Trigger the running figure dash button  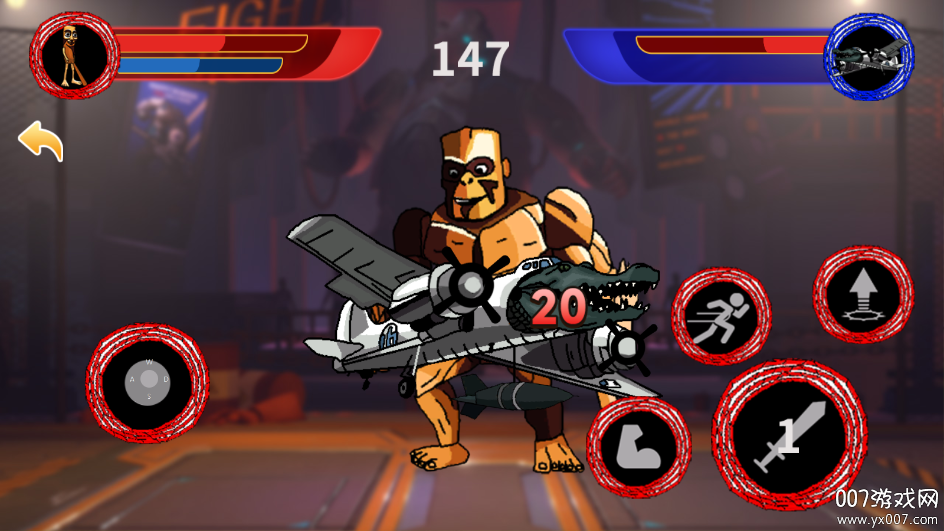pos(720,316)
